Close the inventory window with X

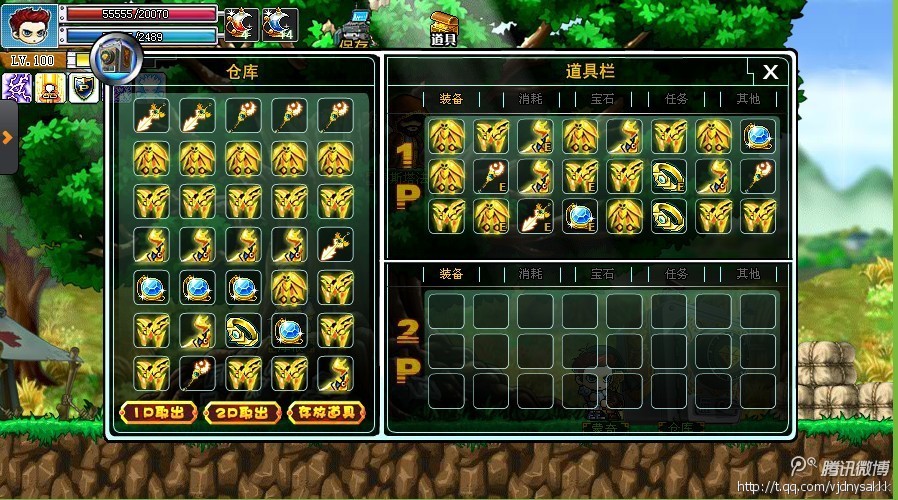point(770,72)
